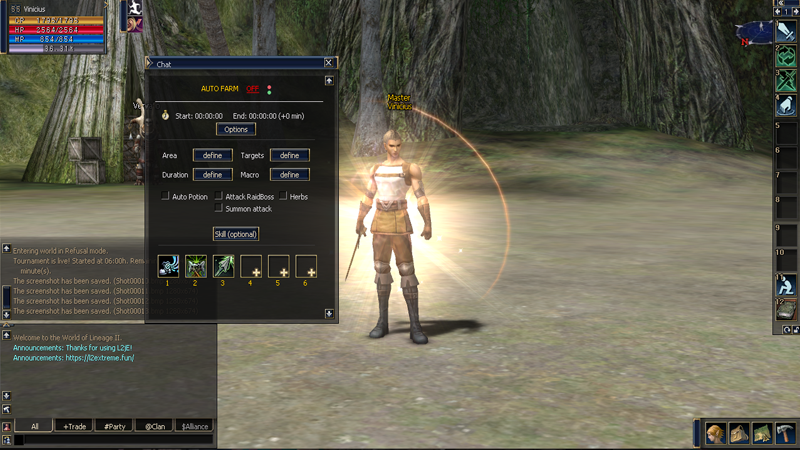Enable the Summon attack checkbox
Image resolution: width=800 pixels, height=450 pixels.
click(x=218, y=209)
